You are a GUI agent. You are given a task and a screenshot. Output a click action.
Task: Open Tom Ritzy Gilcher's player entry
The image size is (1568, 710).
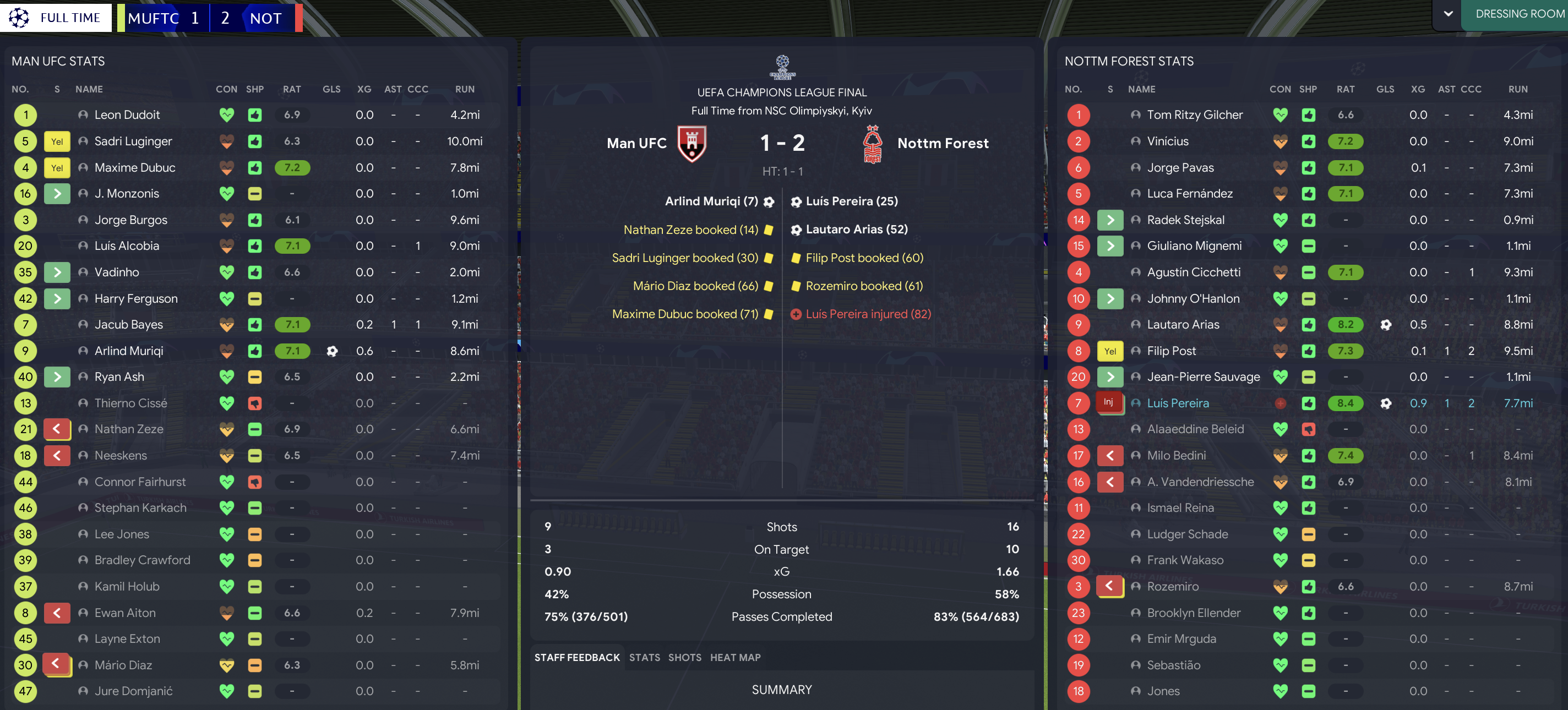coord(1194,115)
